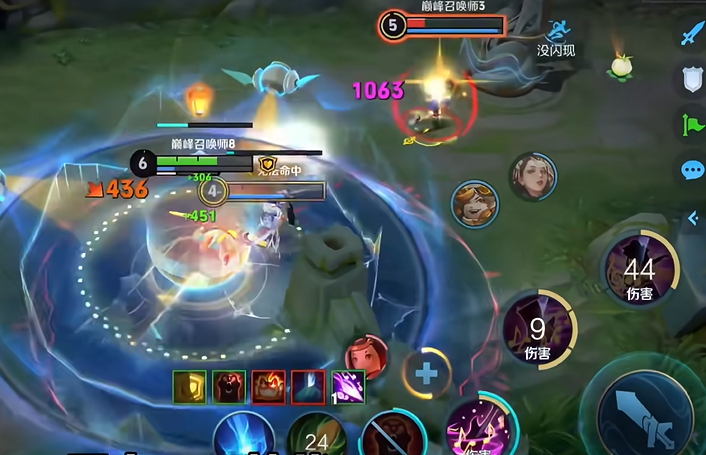Image resolution: width=706 pixels, height=455 pixels.
Task: Collapse the signal panel with the arrow
Action: coord(693,218)
